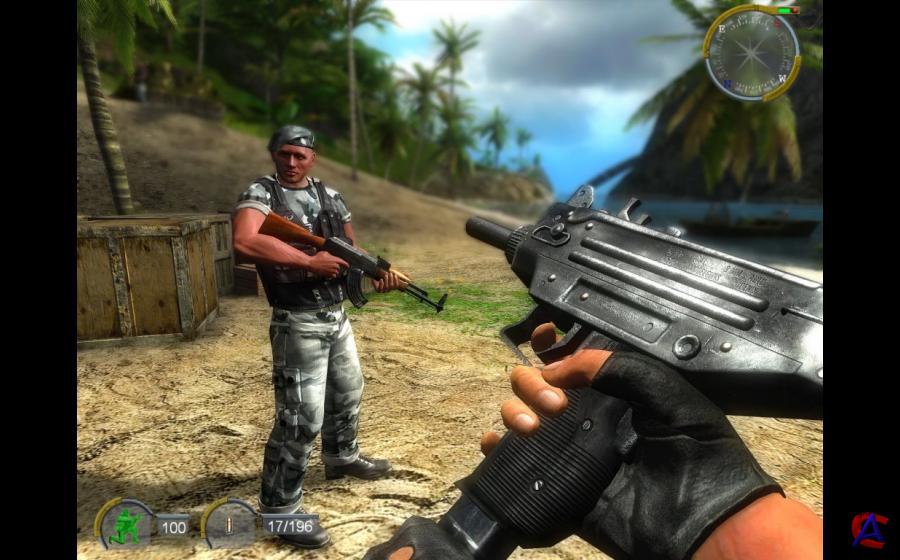The height and width of the screenshot is (560, 900).
Task: Select the green soldier stance icon
Action: point(127,524)
